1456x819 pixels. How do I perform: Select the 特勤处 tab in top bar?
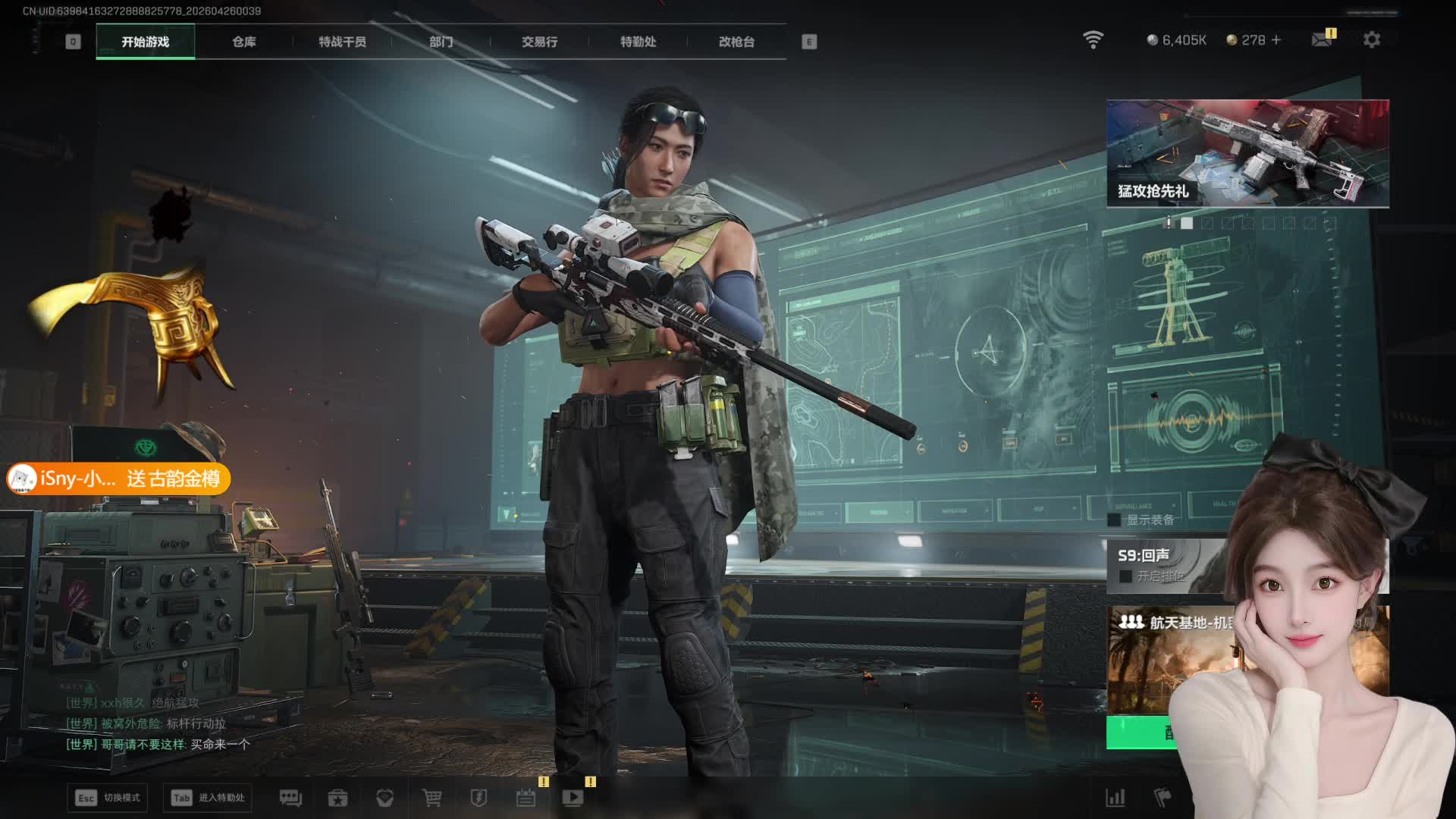(x=638, y=42)
